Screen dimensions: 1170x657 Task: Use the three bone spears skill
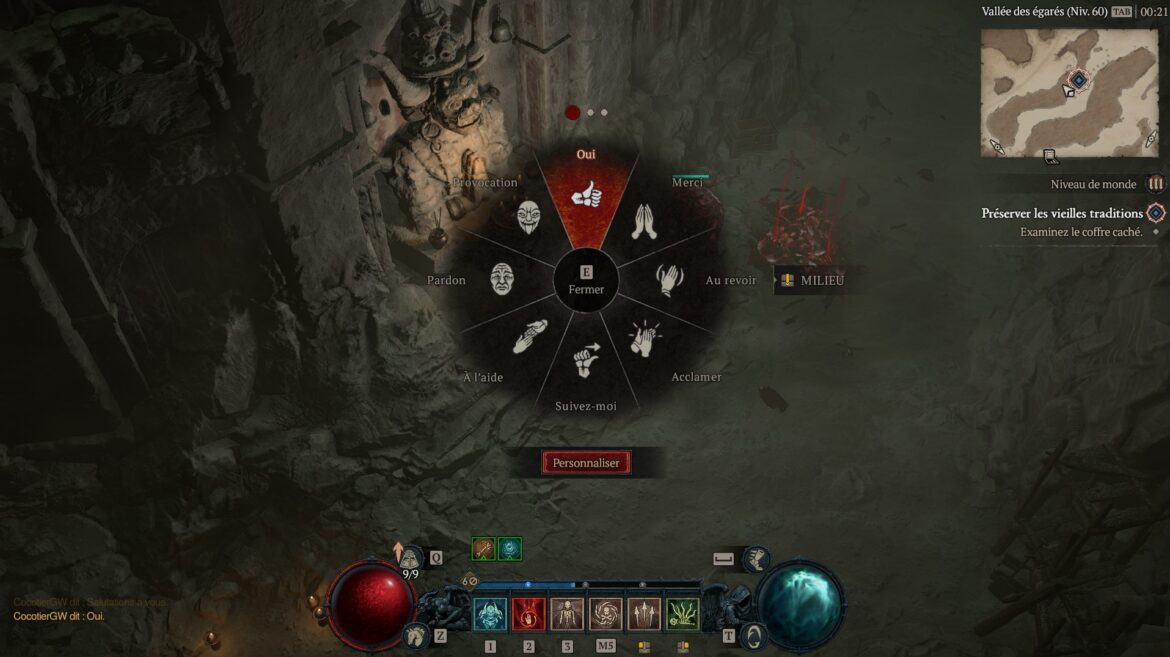point(644,614)
